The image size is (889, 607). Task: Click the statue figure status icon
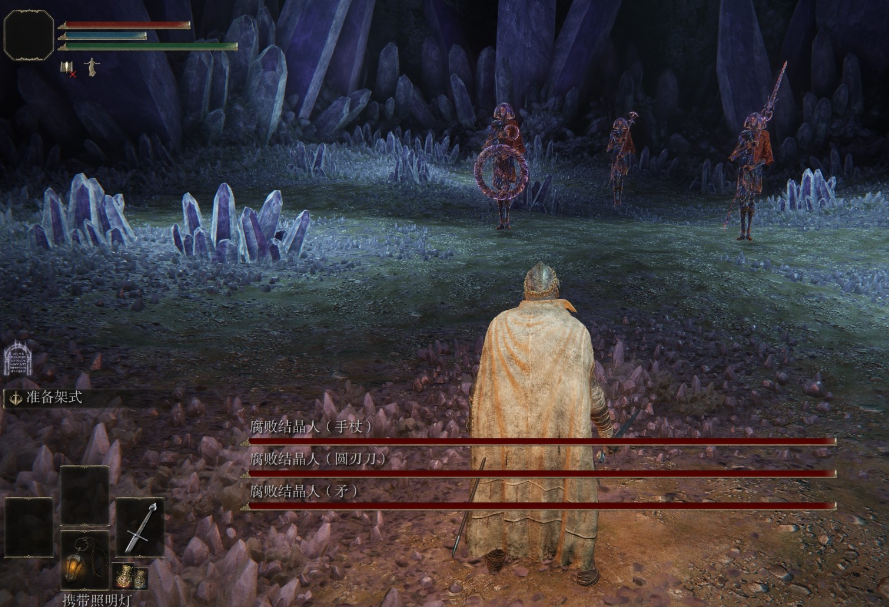[x=91, y=67]
